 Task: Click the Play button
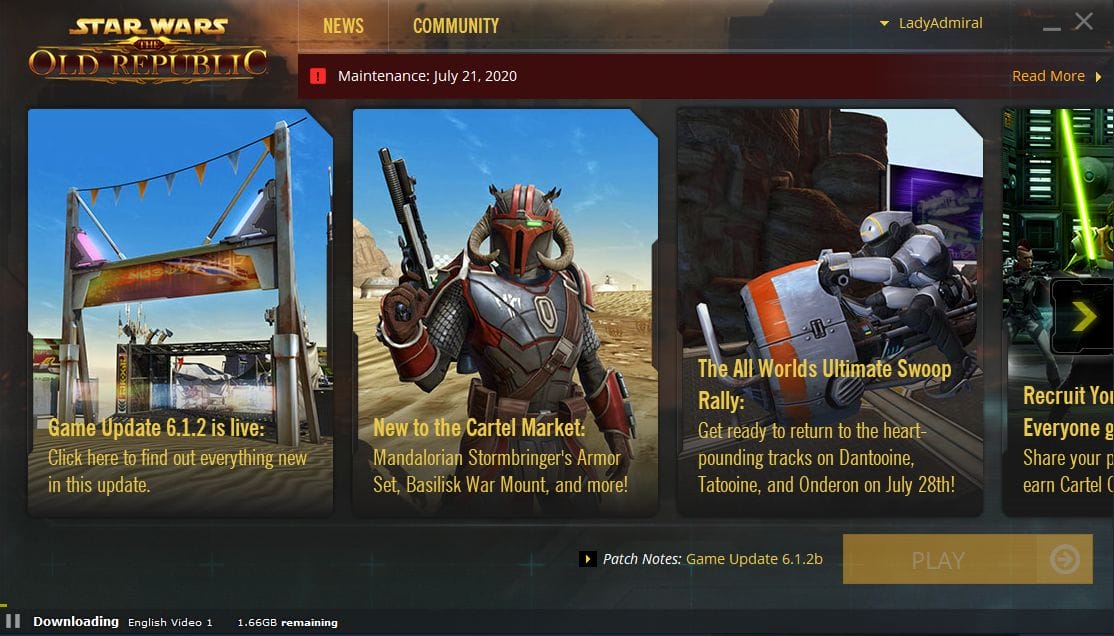[x=939, y=560]
